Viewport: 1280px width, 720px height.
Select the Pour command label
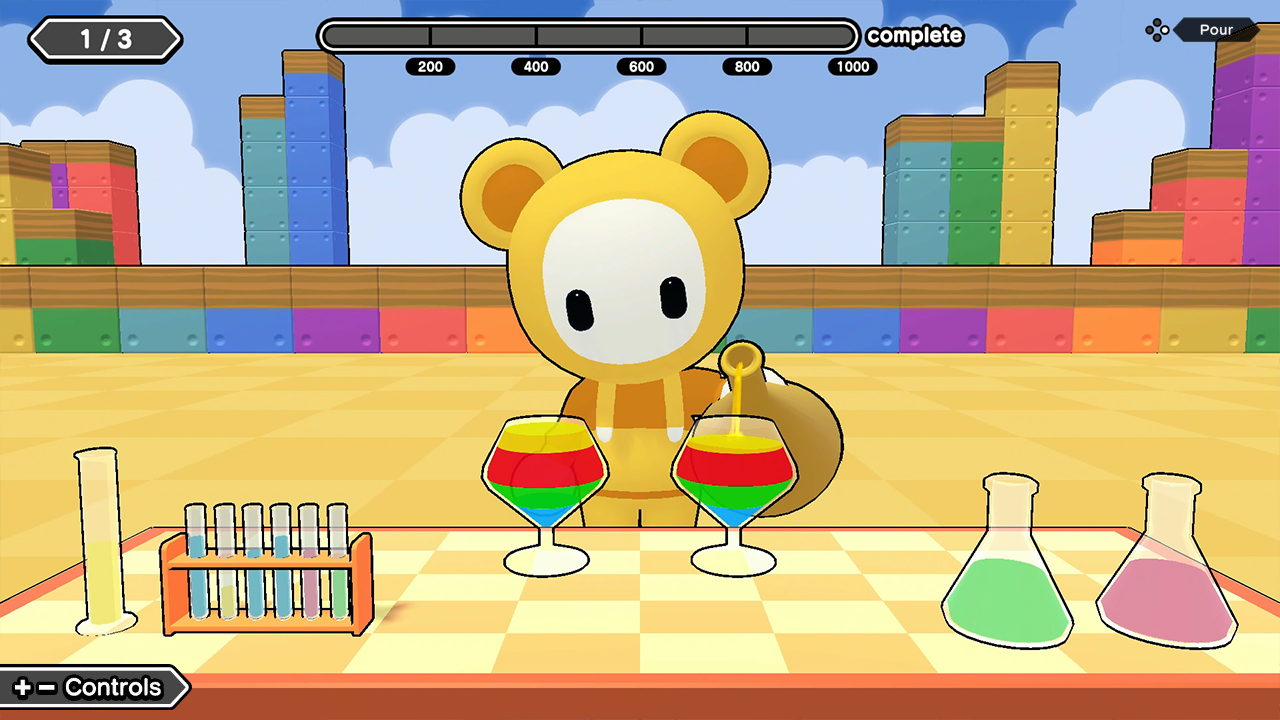click(x=1216, y=29)
